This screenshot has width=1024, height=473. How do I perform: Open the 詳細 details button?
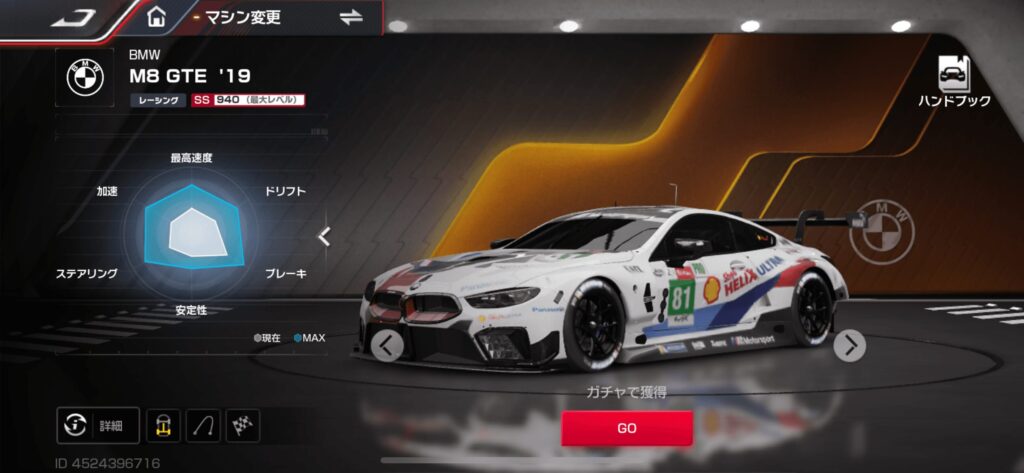98,425
